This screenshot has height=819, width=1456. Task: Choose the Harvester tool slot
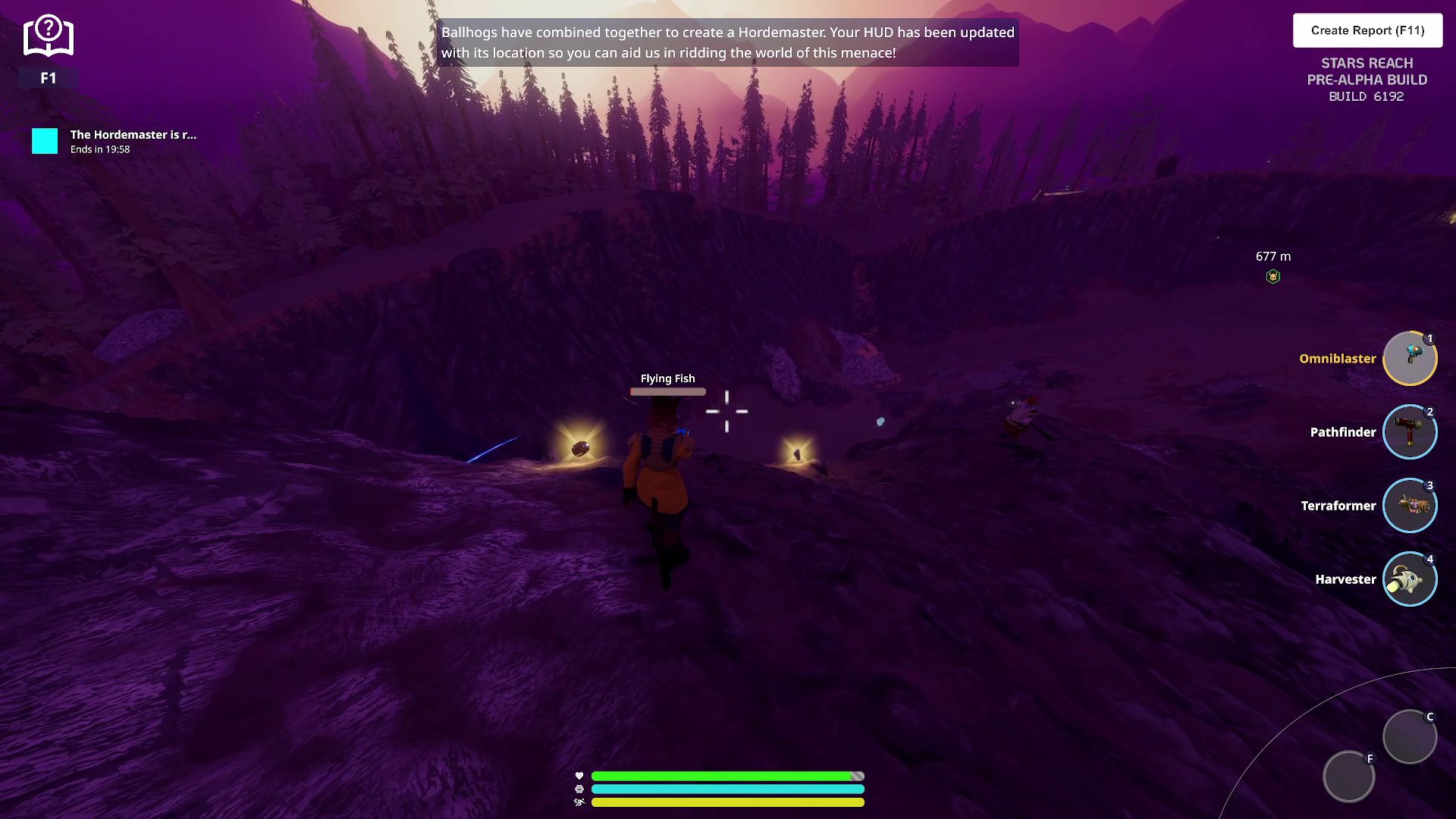pyautogui.click(x=1409, y=579)
